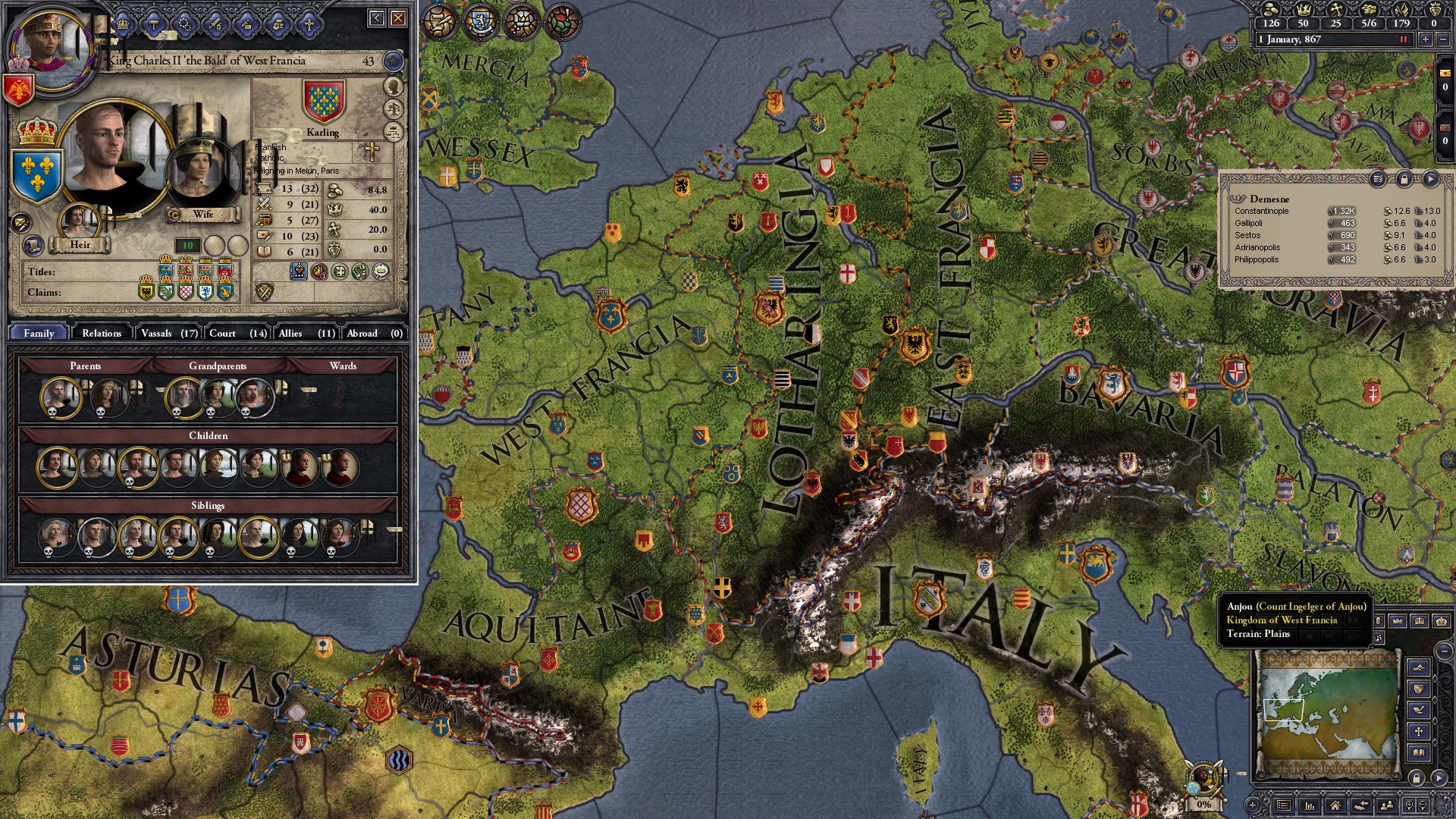Go to home with the house button
This screenshot has height=819, width=1456.
tap(1335, 805)
